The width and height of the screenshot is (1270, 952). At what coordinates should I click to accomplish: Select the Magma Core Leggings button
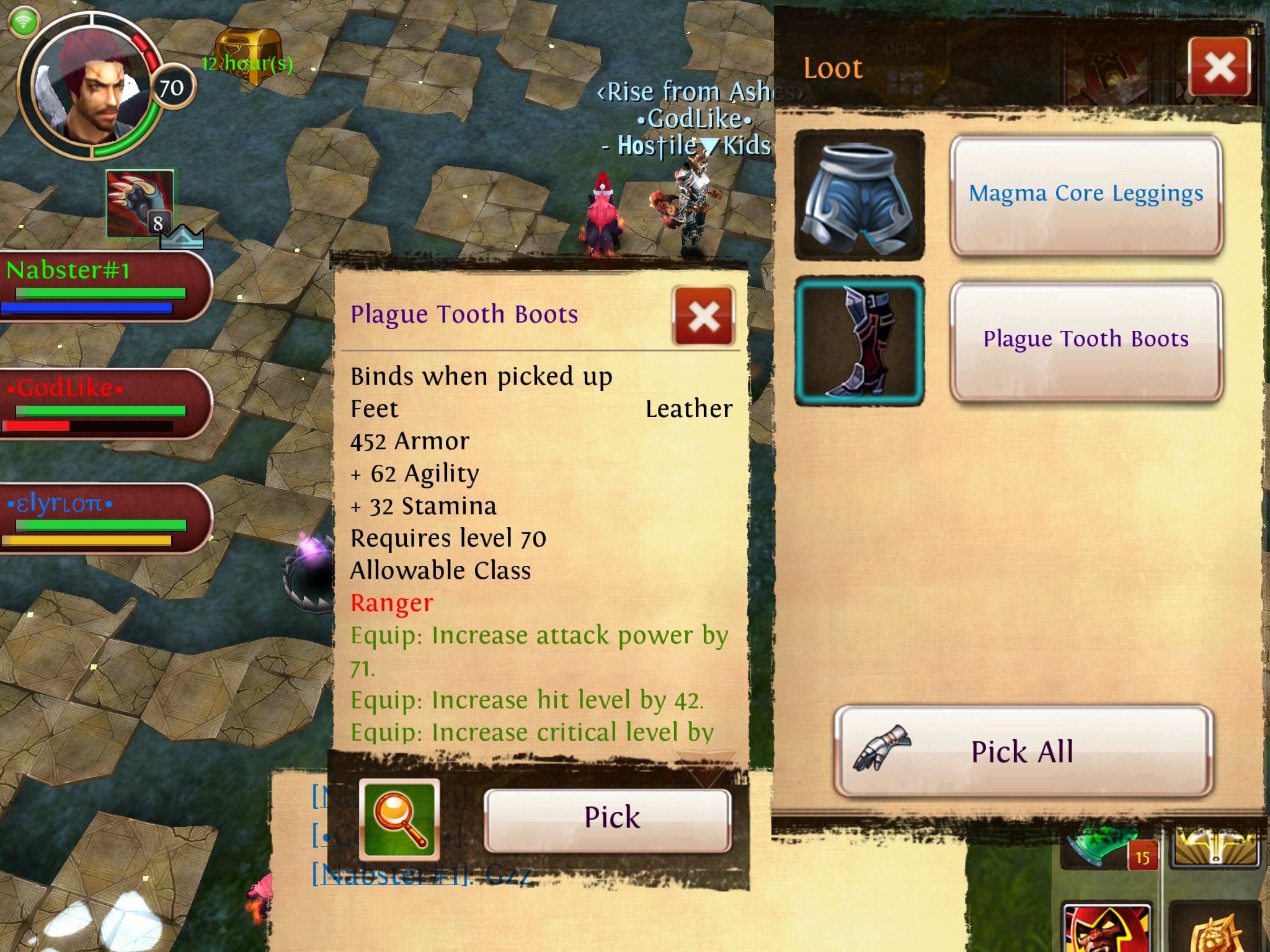pyautogui.click(x=1086, y=195)
